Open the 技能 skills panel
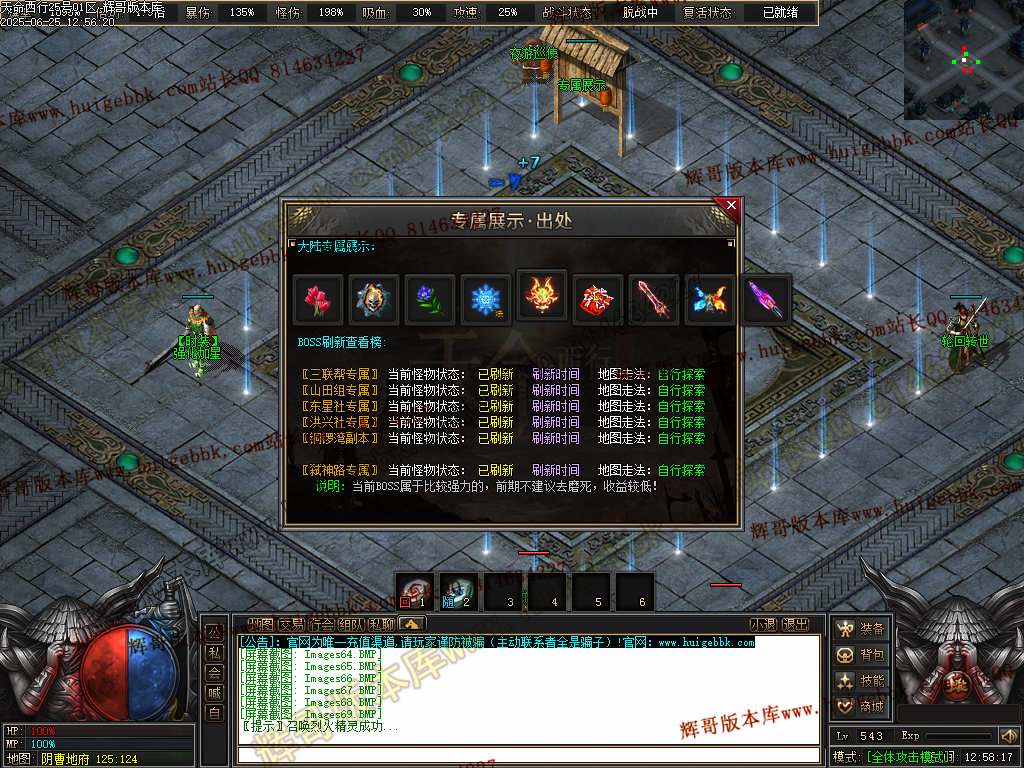The height and width of the screenshot is (768, 1024). pos(861,681)
